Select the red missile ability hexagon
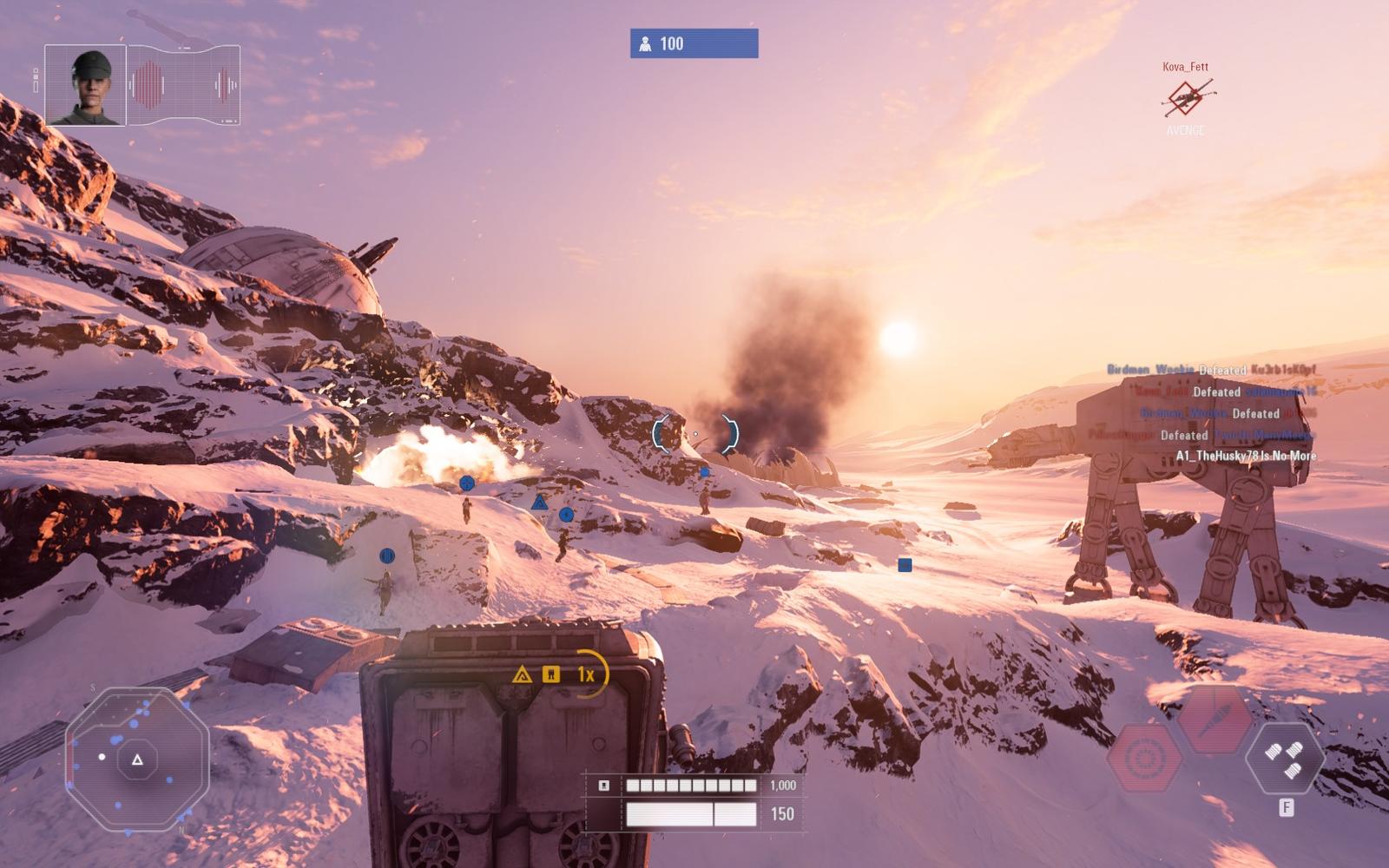Screen dimensions: 1389x868 coord(1214,720)
